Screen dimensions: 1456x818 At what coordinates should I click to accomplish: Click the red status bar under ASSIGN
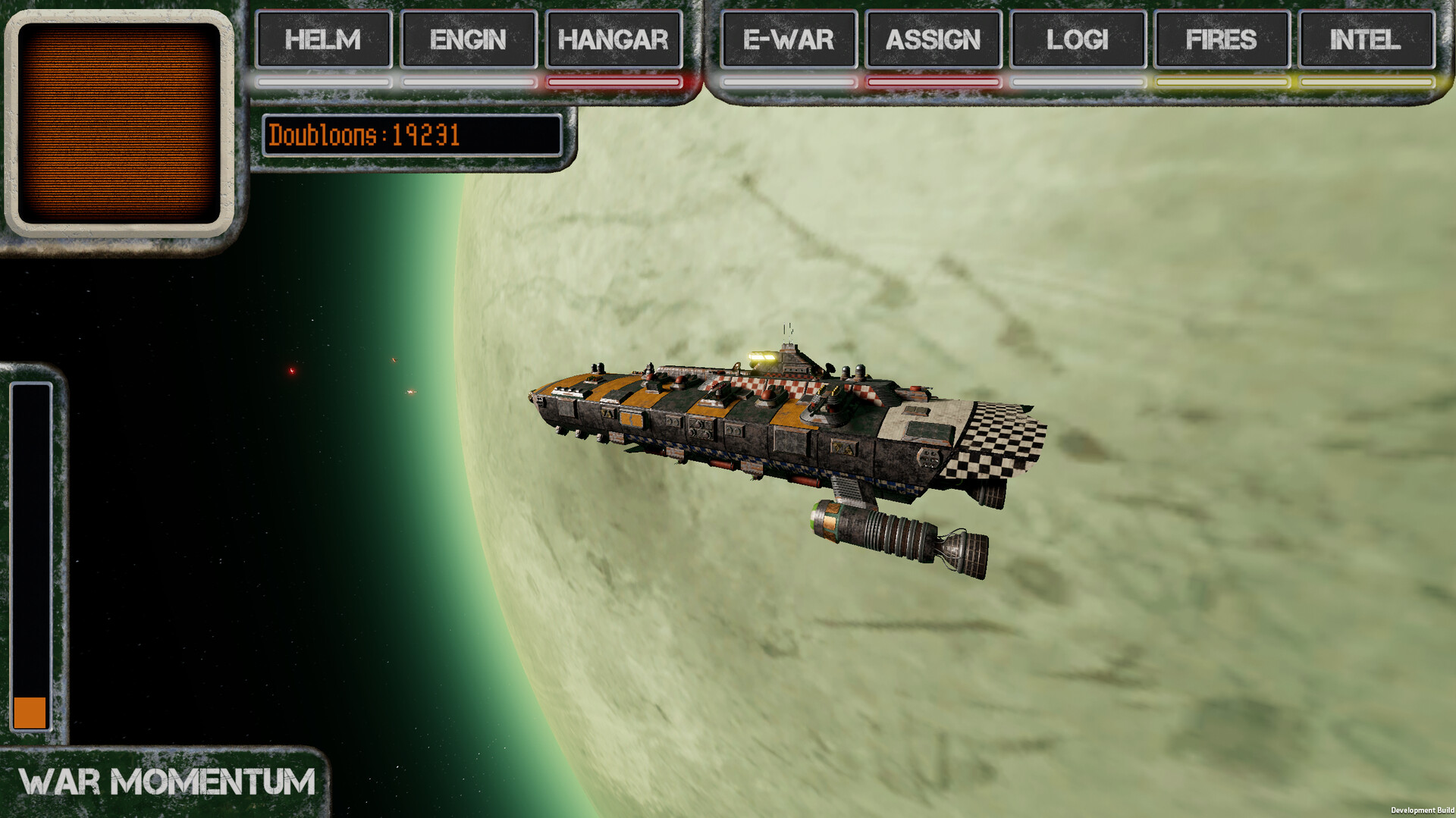[933, 80]
